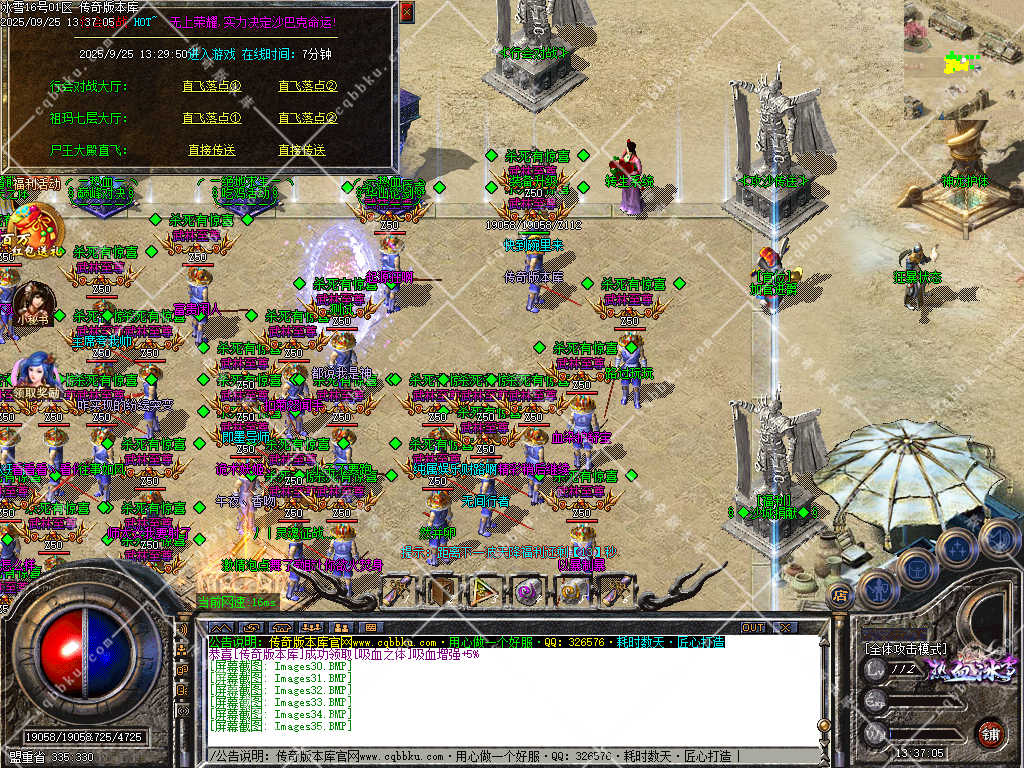The image size is (1024, 768).
Task: Fly to Zuma seventh floor landing point ①
Action: [x=212, y=118]
